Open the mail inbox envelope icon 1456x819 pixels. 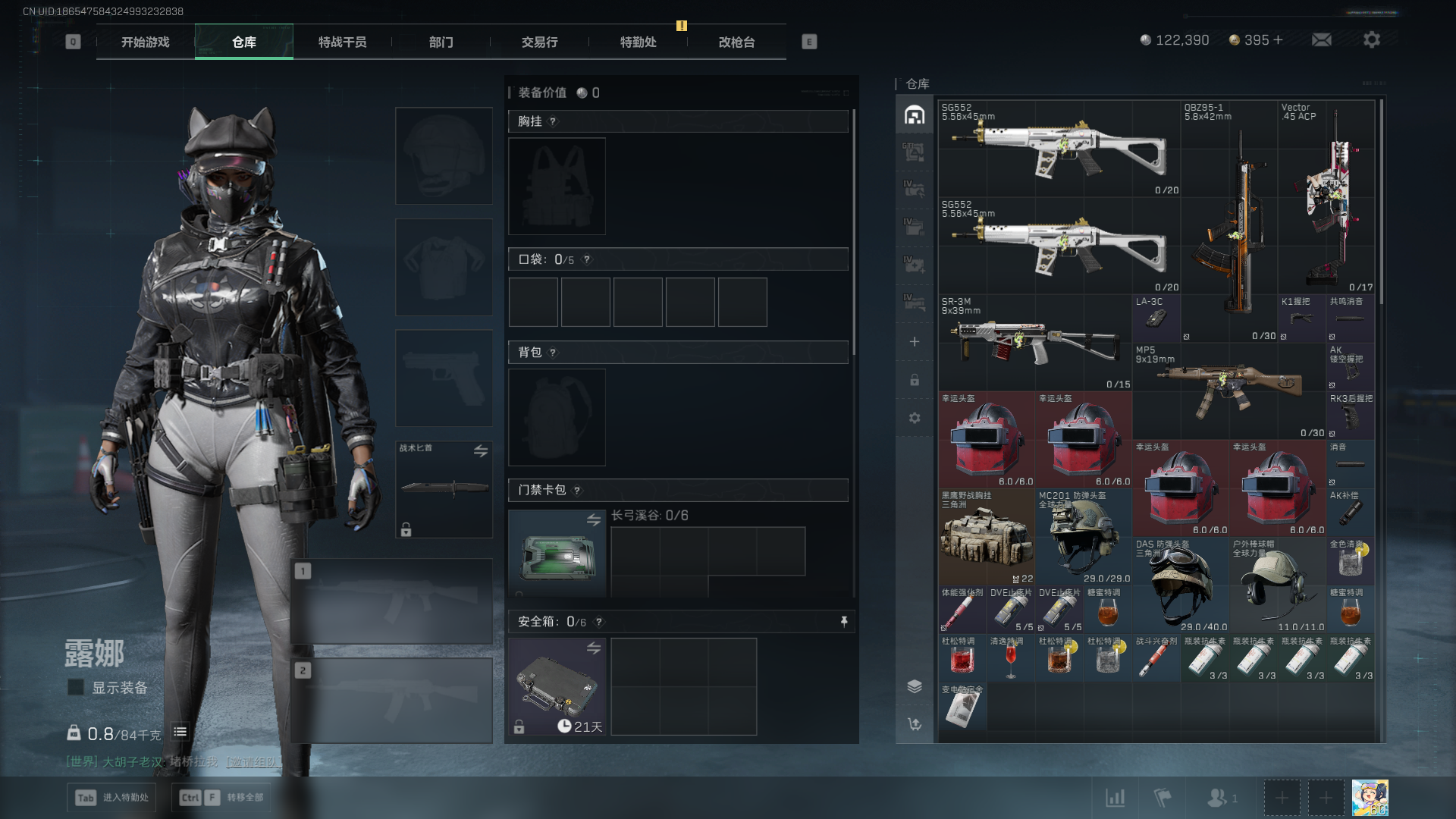click(1322, 40)
